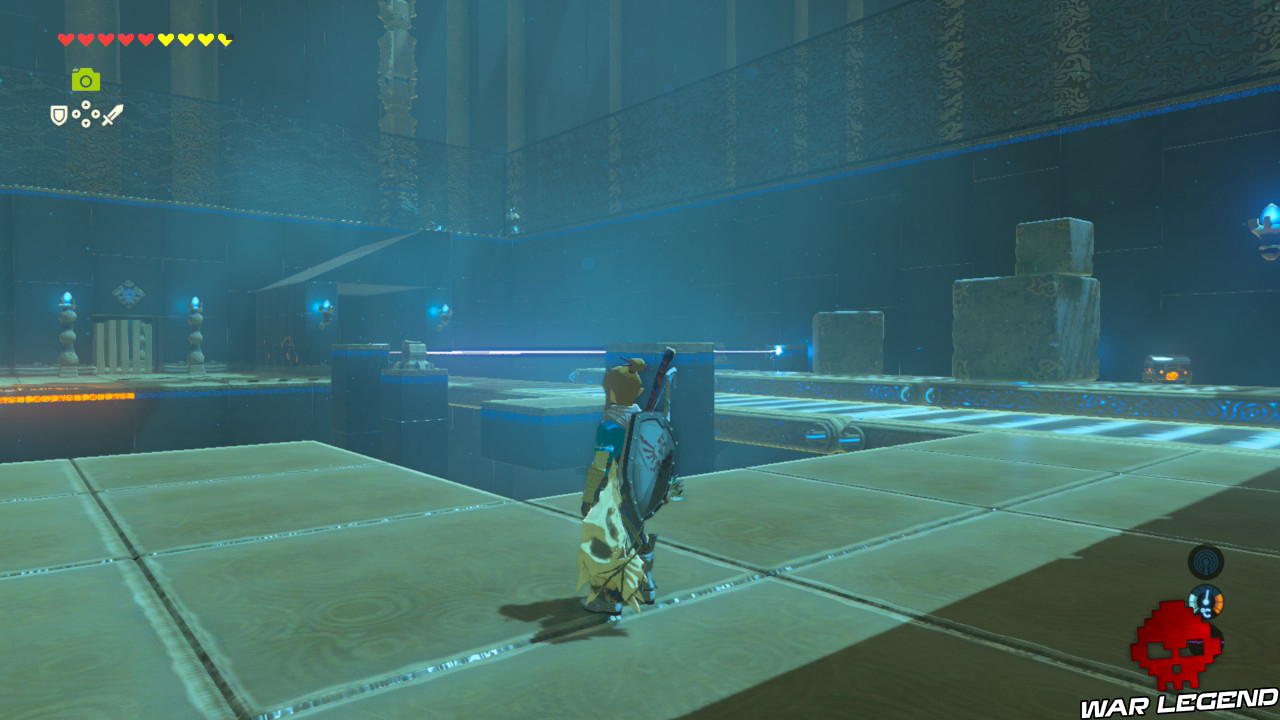Toggle the temperature indicator display

[x=1206, y=601]
